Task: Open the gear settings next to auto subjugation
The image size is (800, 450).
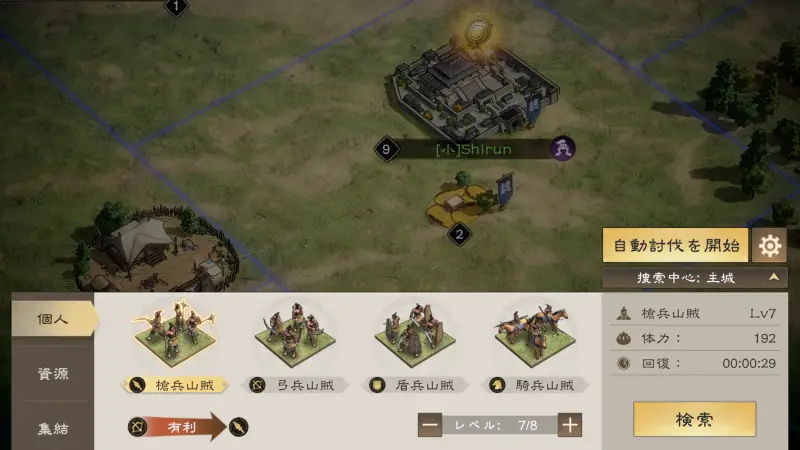Action: click(769, 245)
